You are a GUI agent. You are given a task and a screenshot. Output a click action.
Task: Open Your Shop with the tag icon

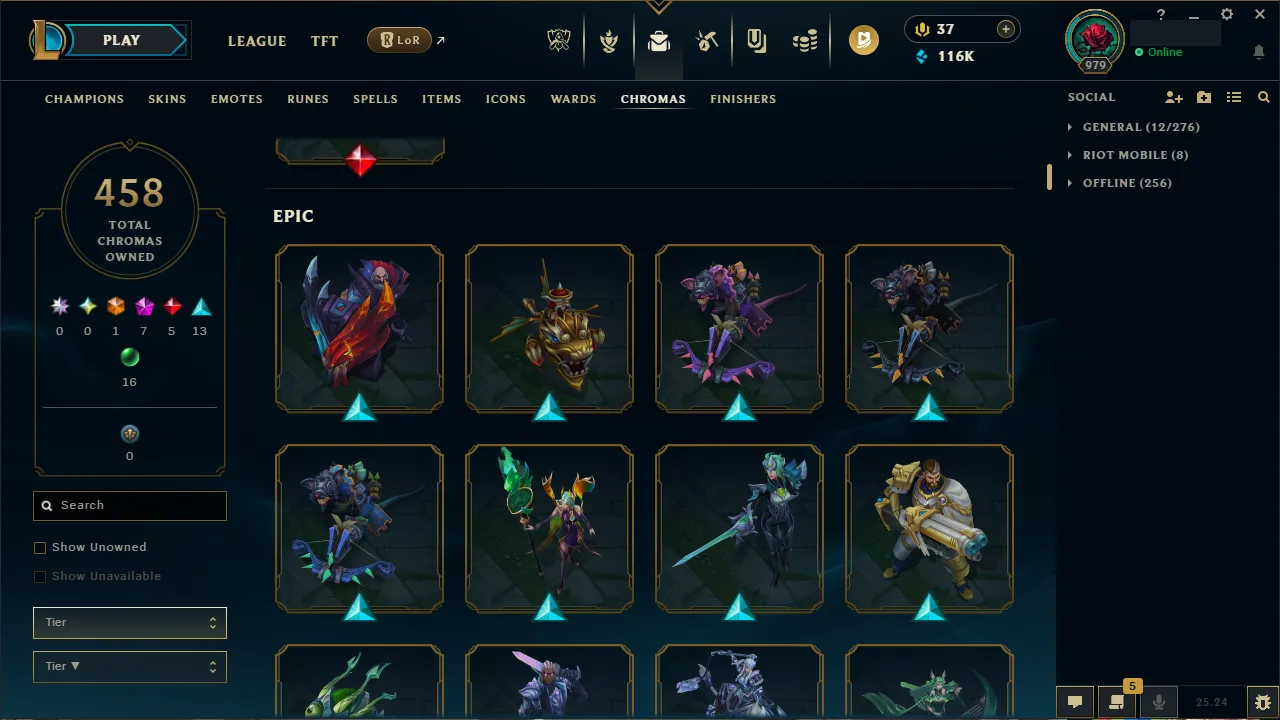755,41
